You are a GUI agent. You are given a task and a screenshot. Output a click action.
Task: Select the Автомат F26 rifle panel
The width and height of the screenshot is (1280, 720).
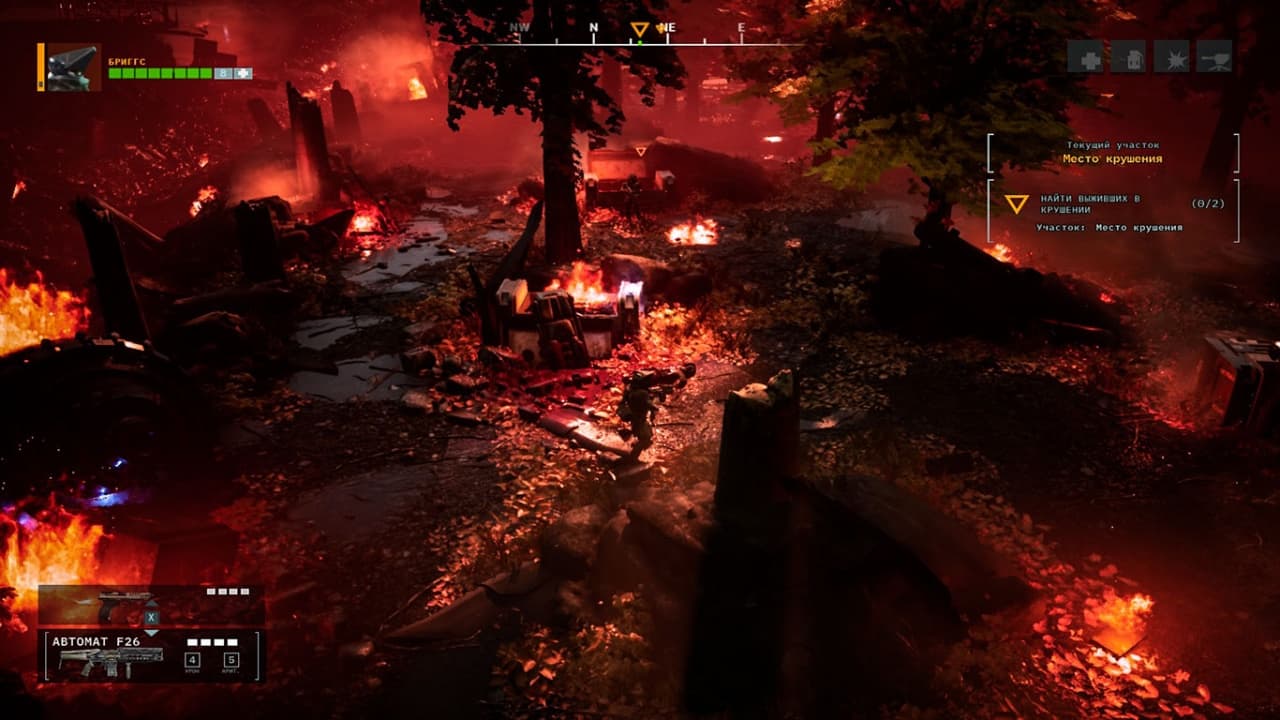tap(150, 656)
